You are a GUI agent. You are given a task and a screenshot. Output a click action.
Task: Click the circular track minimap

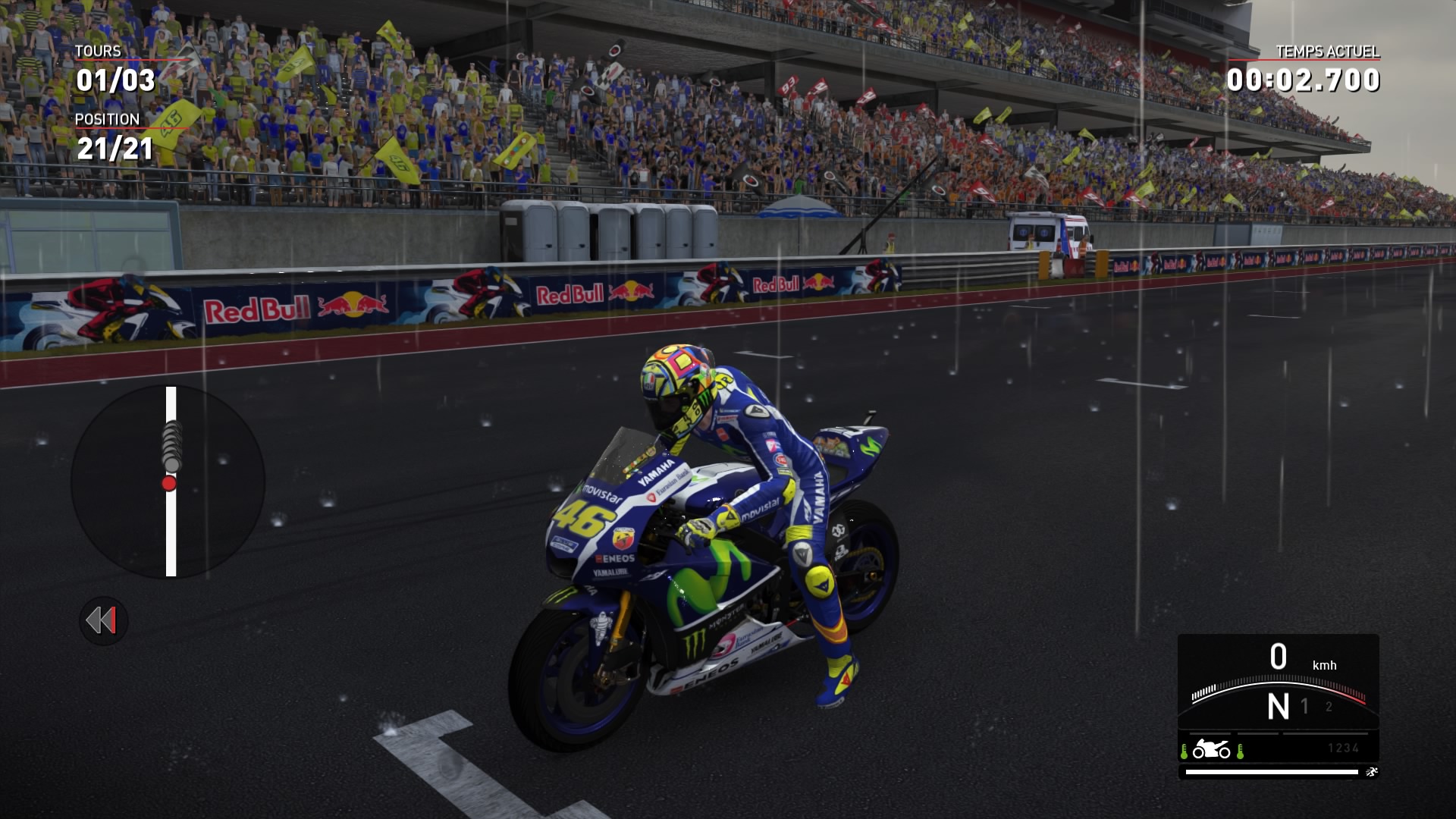[168, 482]
